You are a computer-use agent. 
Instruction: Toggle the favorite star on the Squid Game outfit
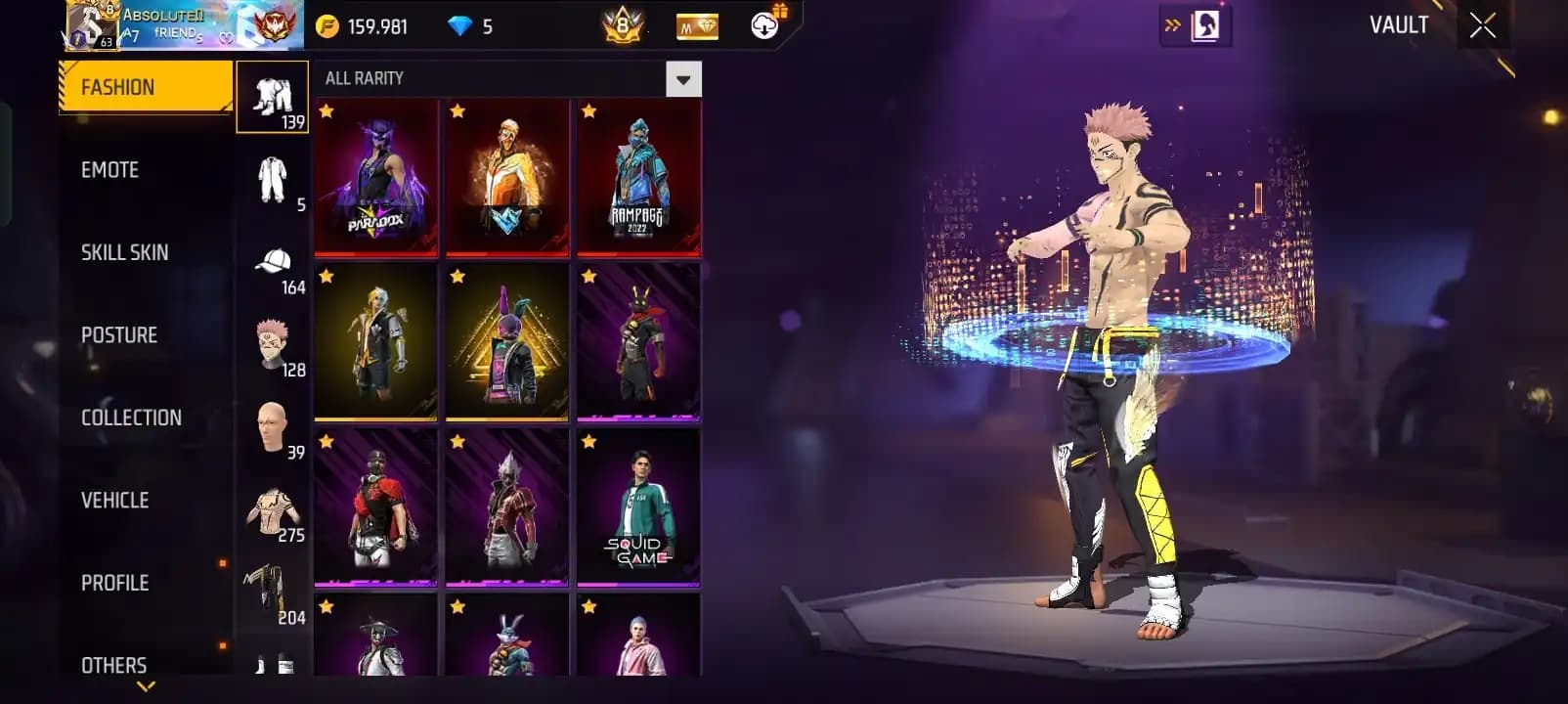click(x=588, y=444)
